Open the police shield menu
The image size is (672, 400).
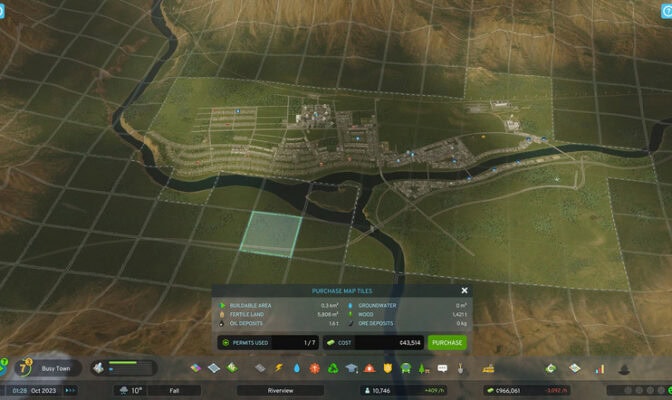386,368
